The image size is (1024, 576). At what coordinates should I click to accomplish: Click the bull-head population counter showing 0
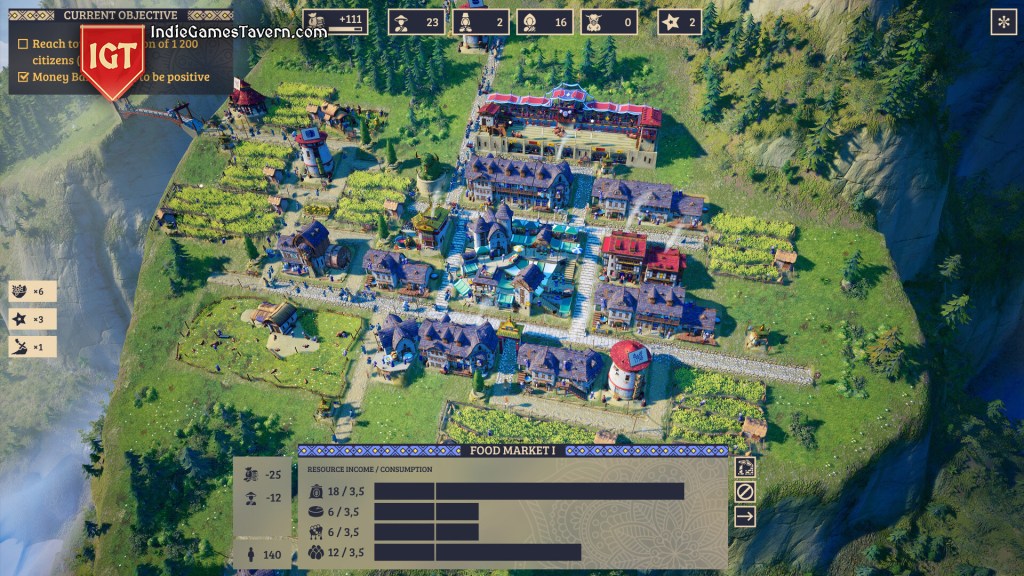pos(608,22)
